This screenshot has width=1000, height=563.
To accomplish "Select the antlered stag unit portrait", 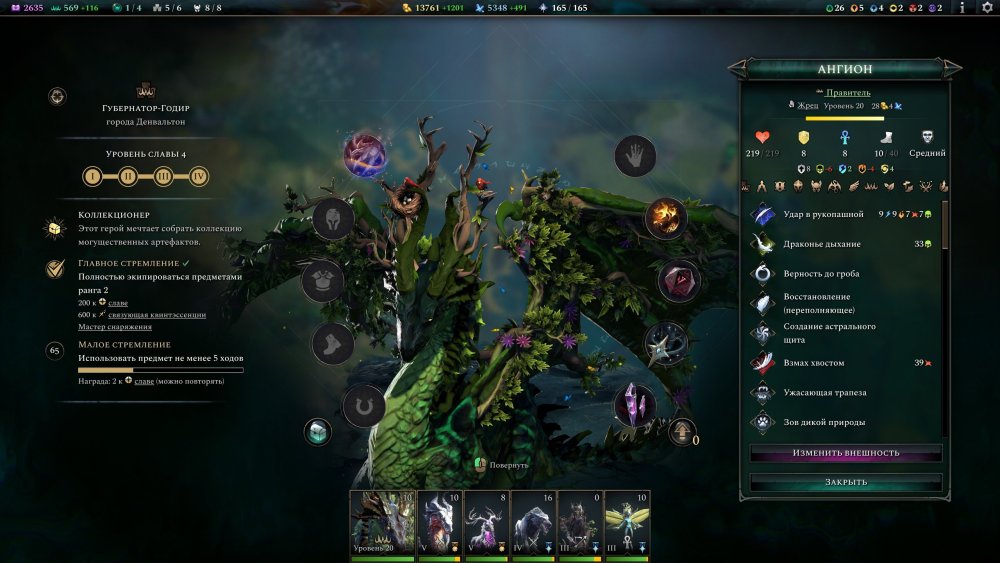I will coord(484,523).
